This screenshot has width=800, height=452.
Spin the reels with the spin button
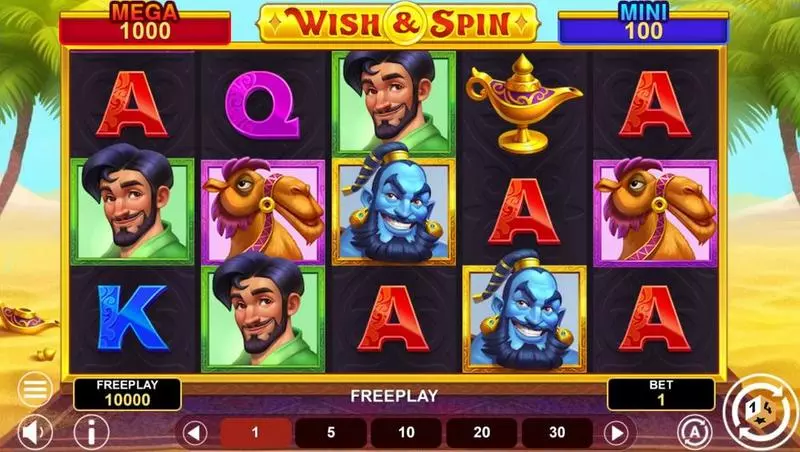tap(759, 409)
